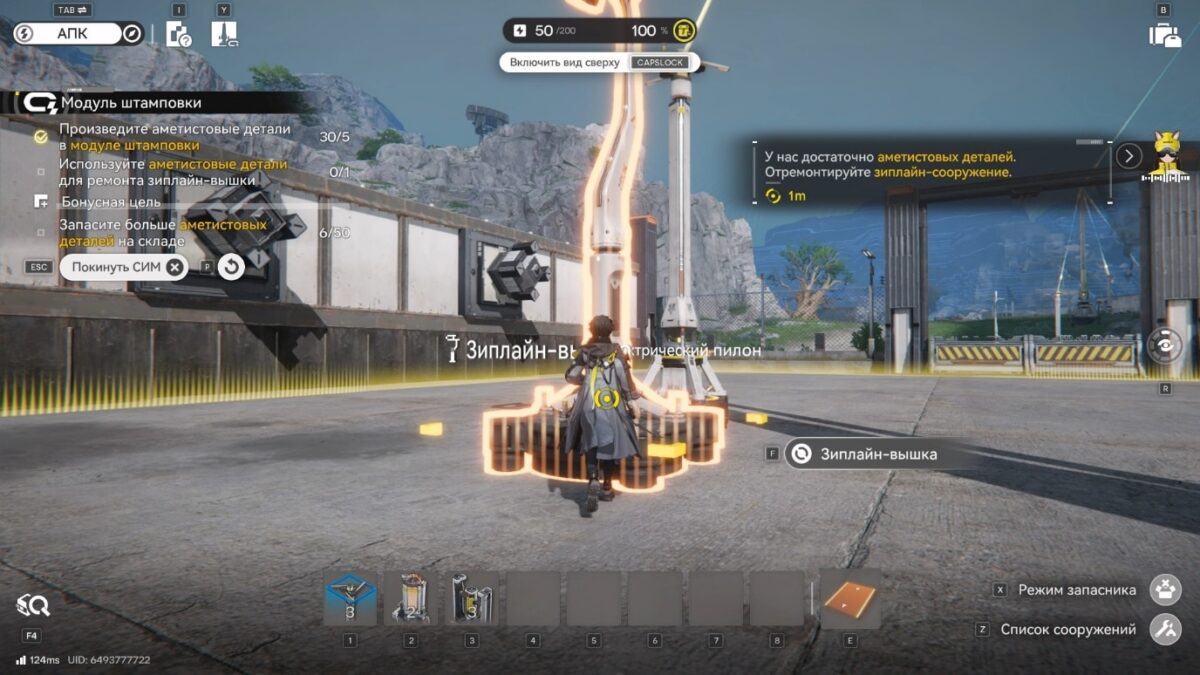The width and height of the screenshot is (1200, 675).
Task: Advance the hint with the arrow button
Action: [1129, 156]
